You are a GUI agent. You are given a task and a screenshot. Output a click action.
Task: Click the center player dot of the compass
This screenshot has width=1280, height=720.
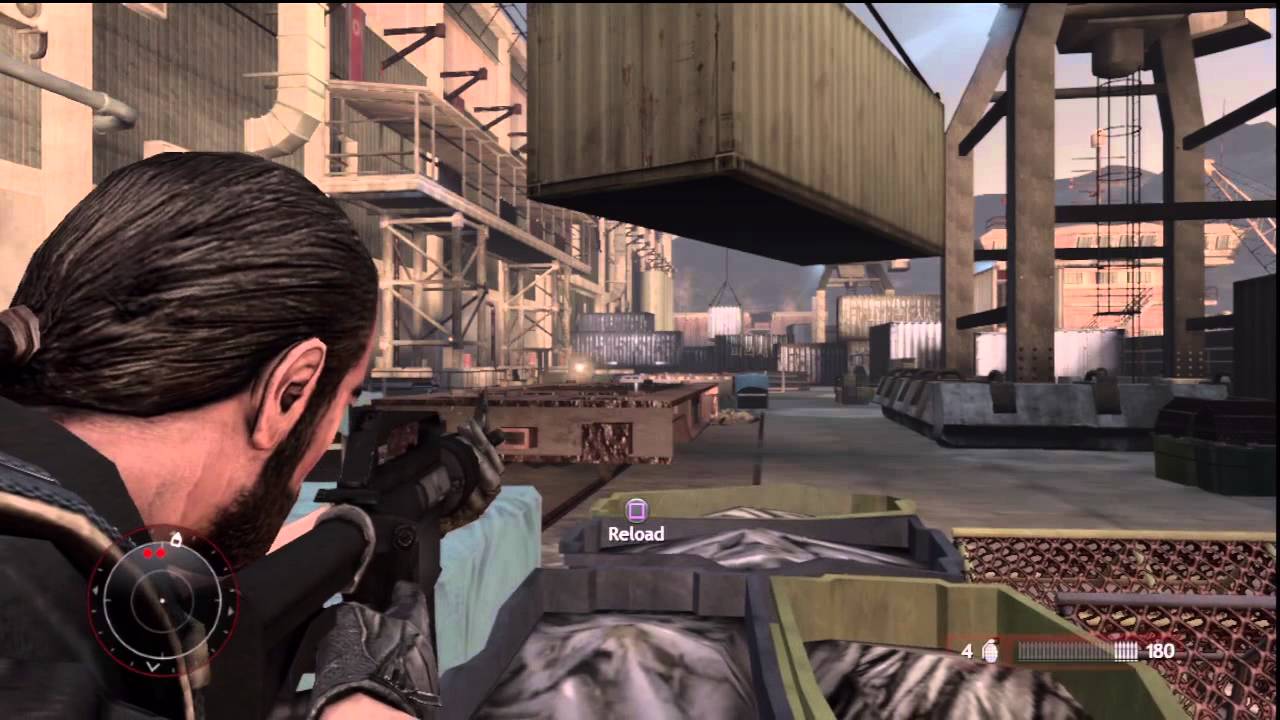coord(163,600)
